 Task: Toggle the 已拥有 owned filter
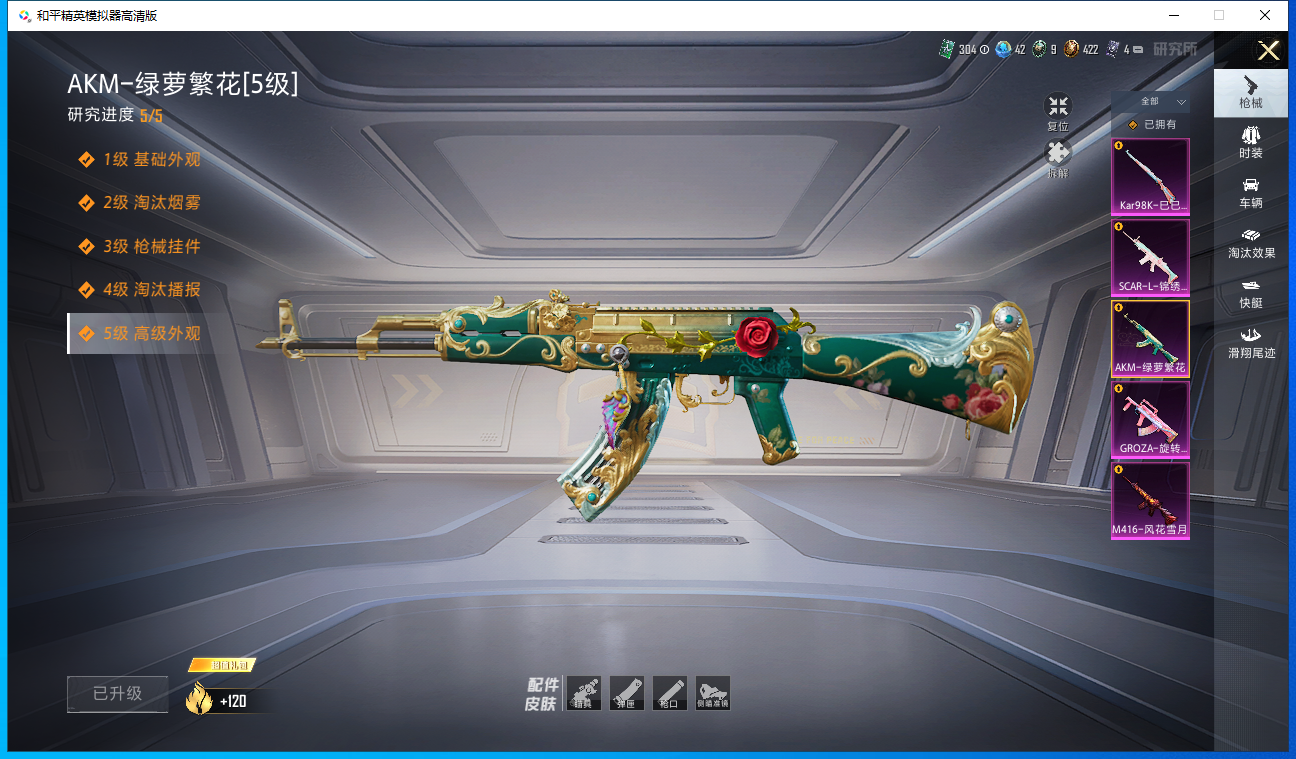click(x=1151, y=125)
